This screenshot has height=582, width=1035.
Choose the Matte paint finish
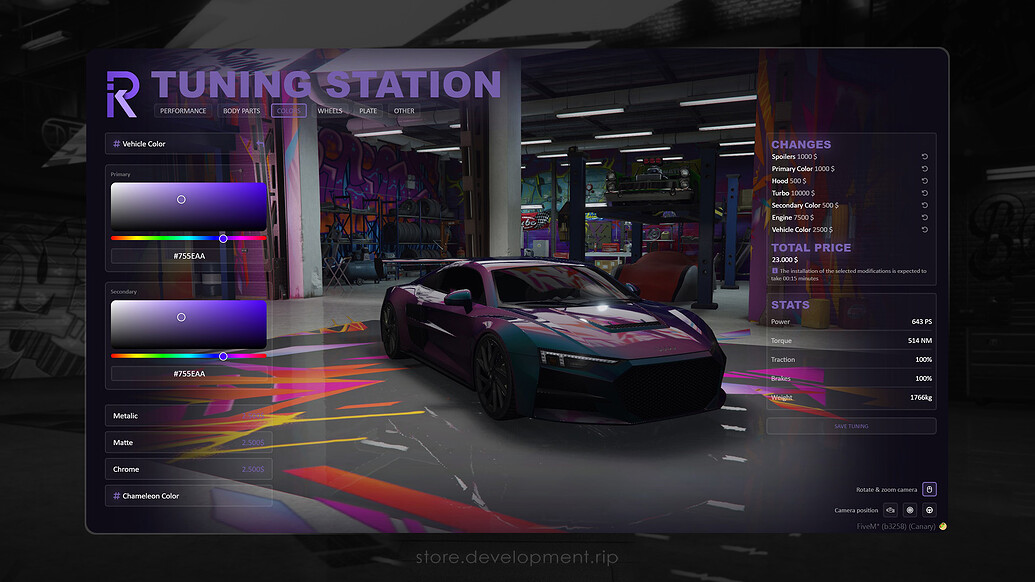tap(189, 442)
